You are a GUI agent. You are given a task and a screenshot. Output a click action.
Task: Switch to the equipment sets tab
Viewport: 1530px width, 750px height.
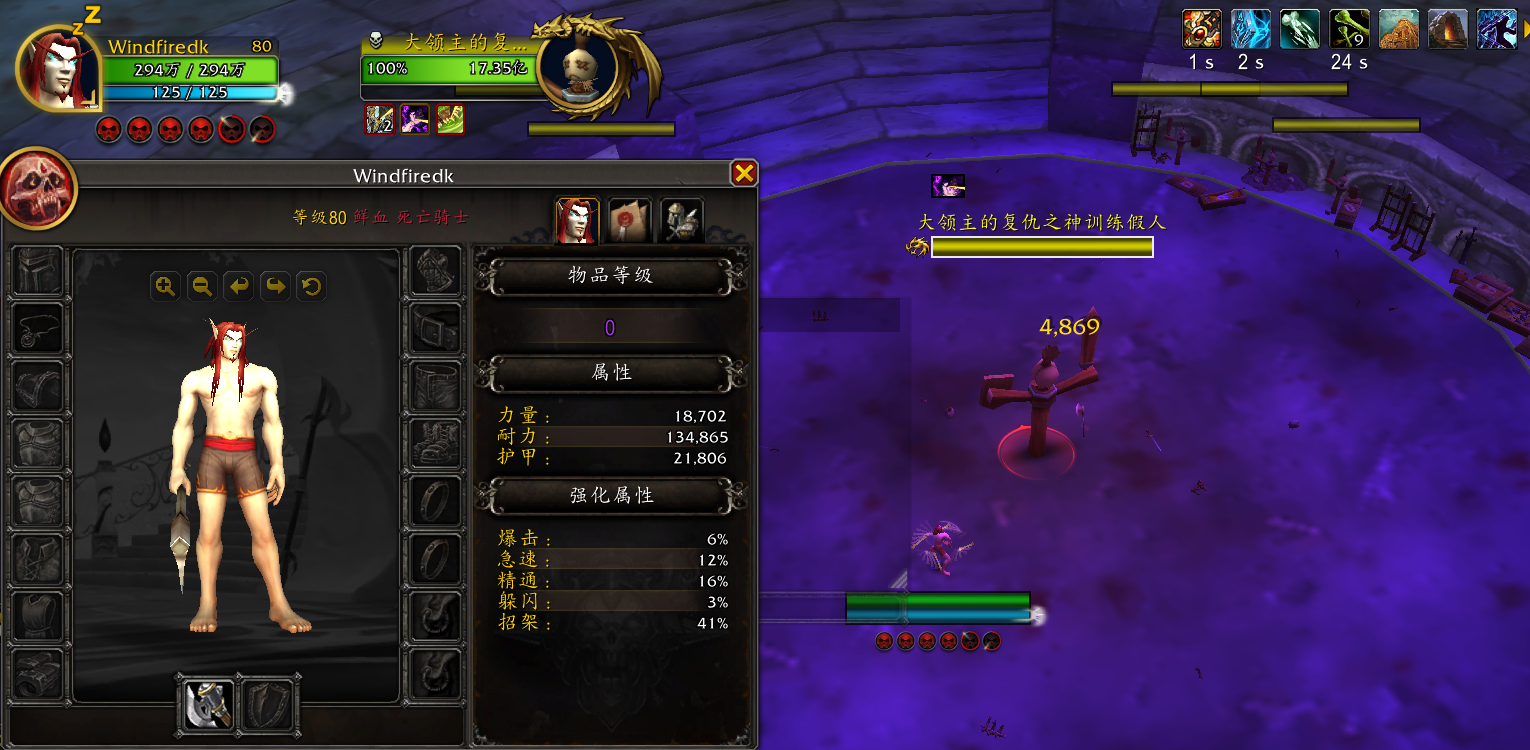(681, 219)
